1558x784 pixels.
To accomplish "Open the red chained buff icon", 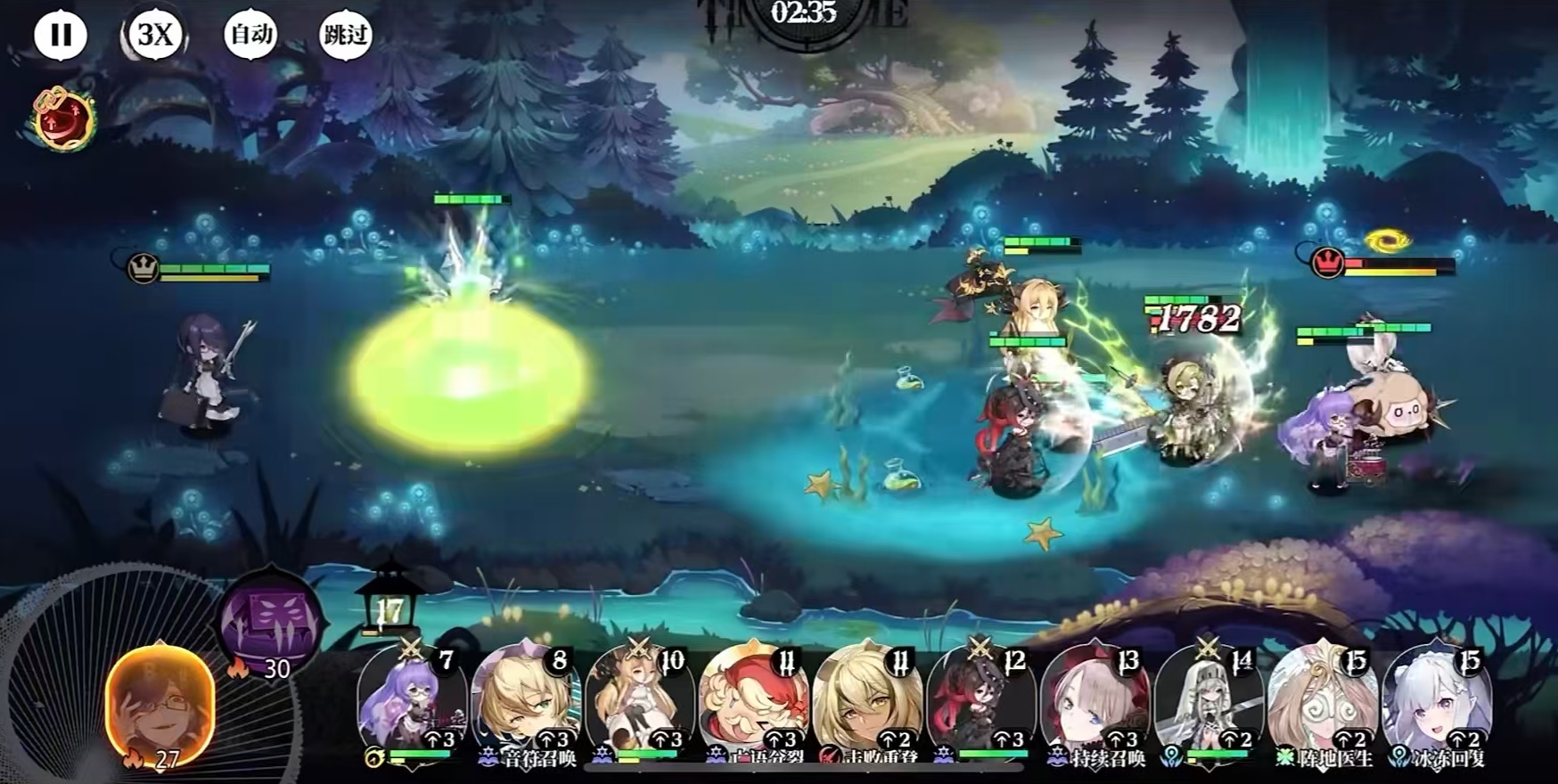I will click(64, 118).
